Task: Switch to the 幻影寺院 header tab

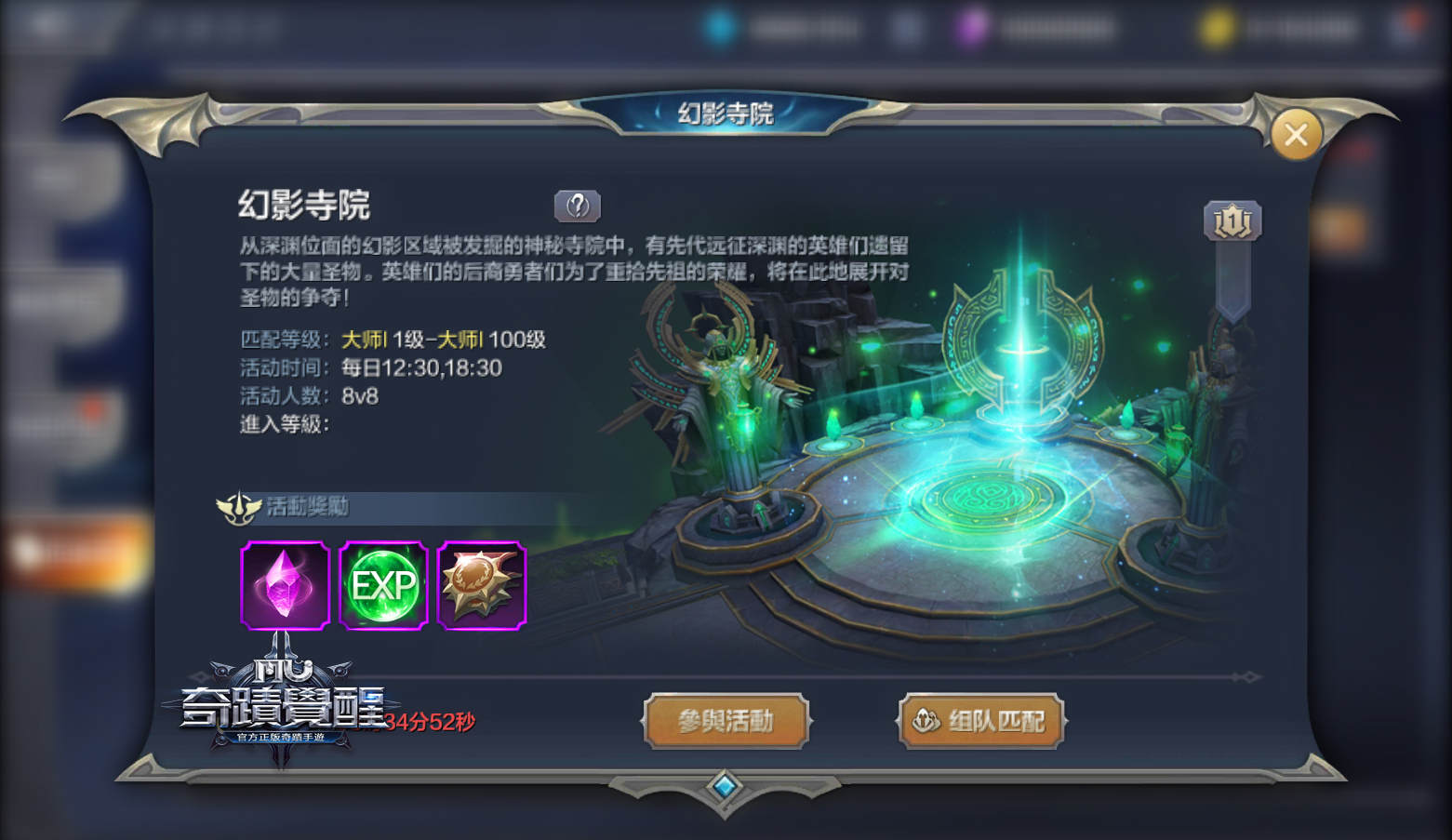Action: (x=725, y=113)
